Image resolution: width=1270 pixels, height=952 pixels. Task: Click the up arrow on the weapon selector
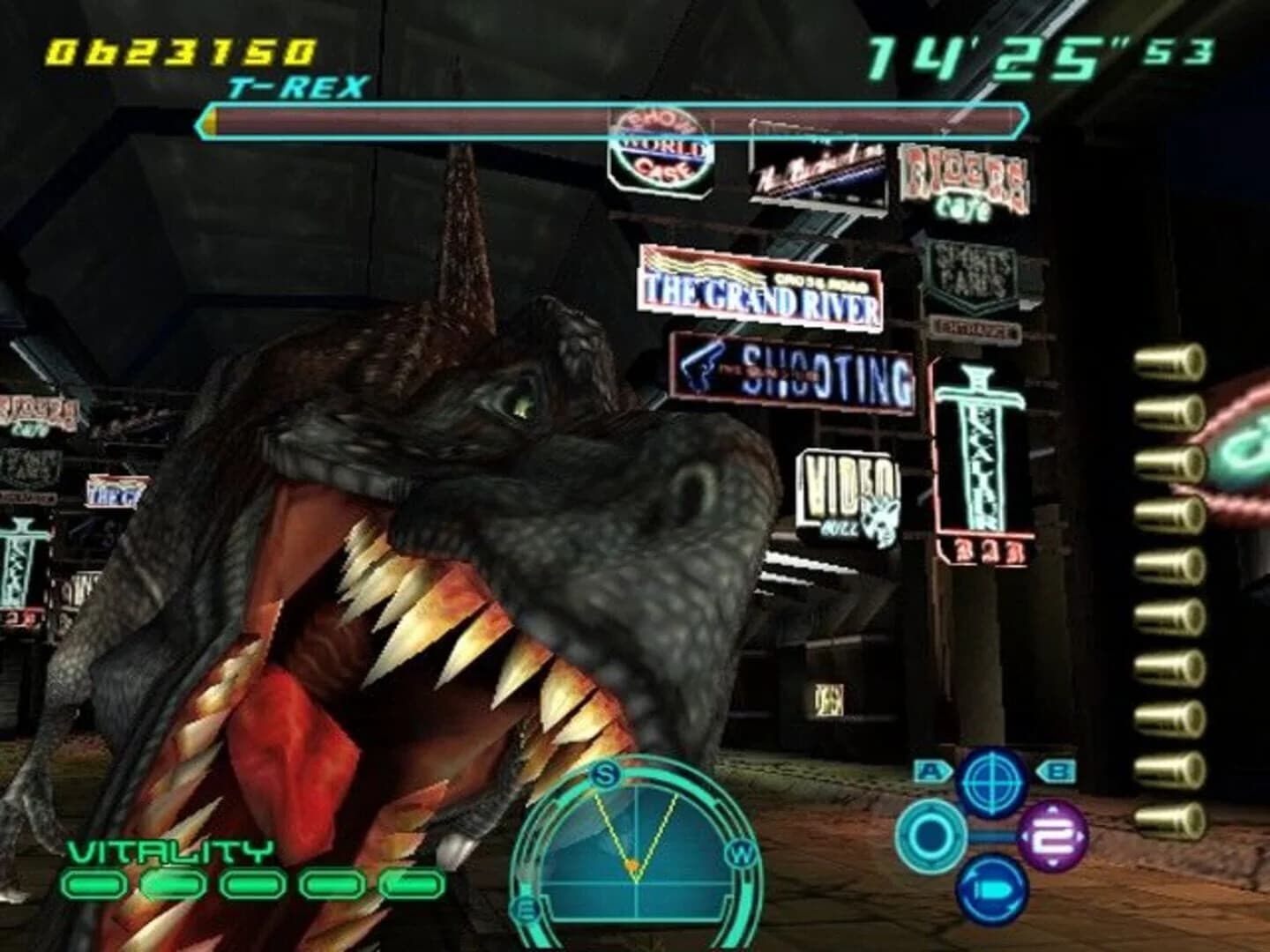pyautogui.click(x=1051, y=810)
